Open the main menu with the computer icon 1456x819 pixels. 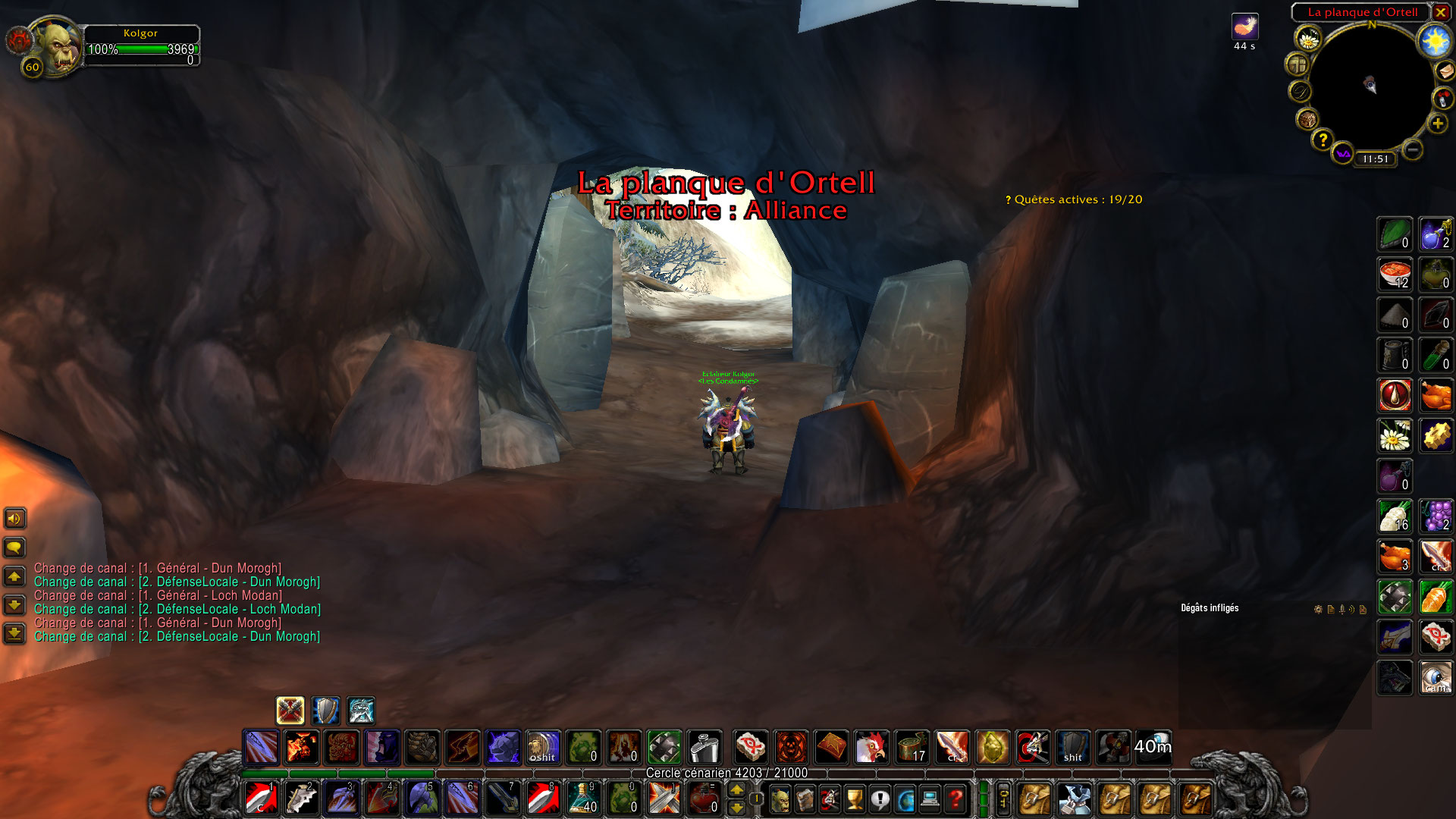[930, 798]
